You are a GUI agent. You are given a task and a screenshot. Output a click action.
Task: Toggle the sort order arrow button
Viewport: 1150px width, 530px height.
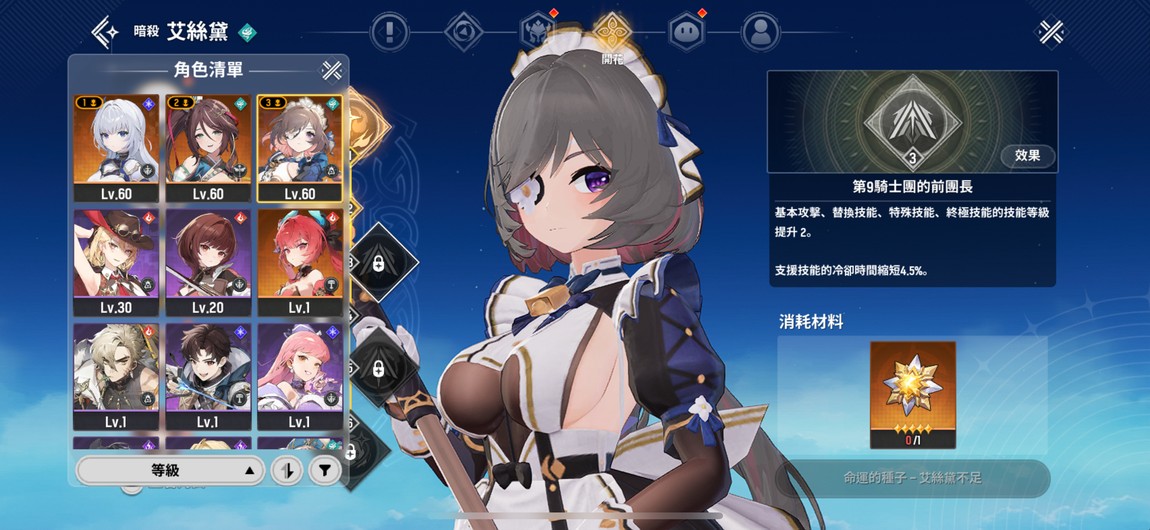[289, 470]
